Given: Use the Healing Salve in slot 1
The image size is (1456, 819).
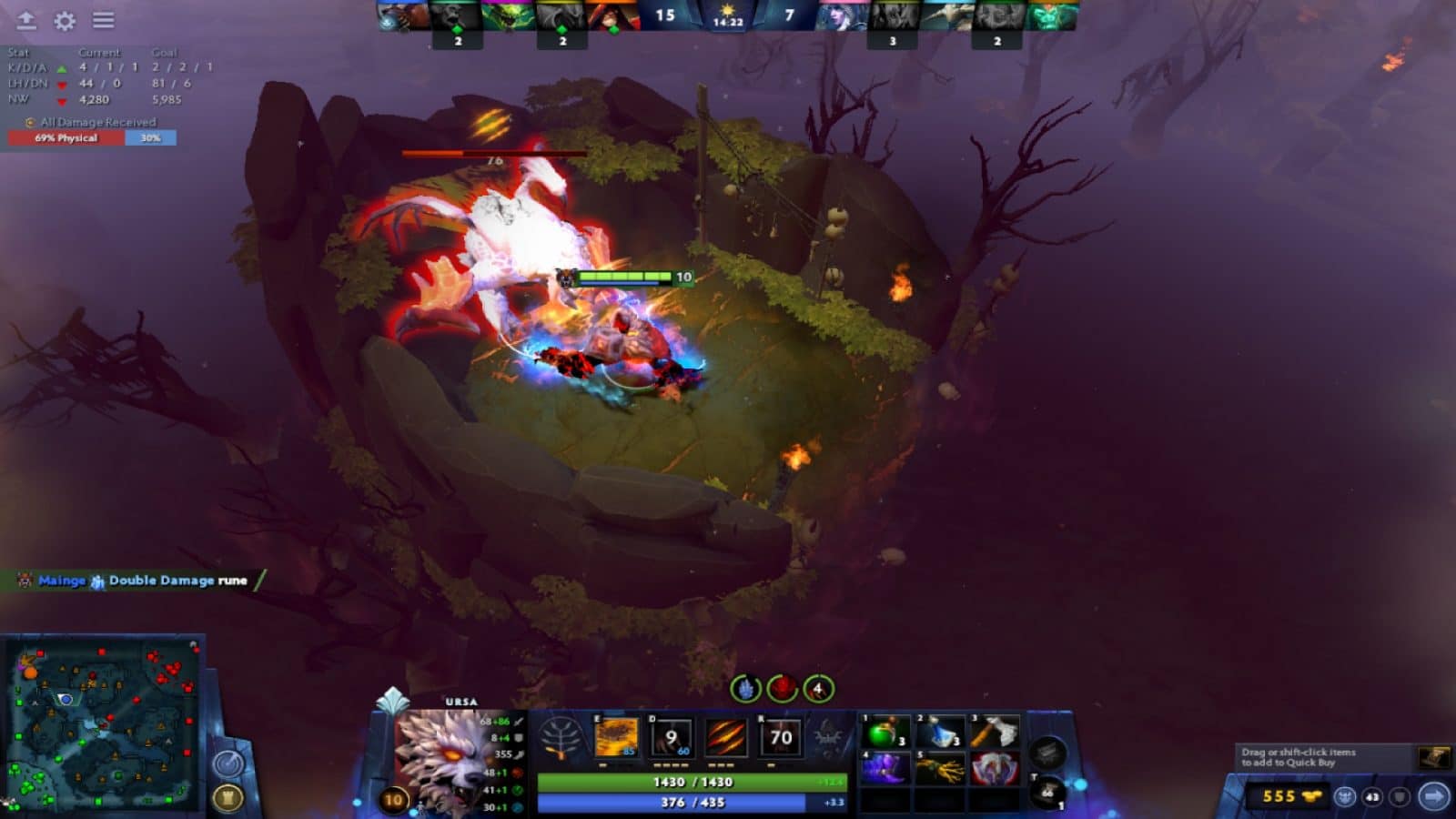Looking at the screenshot, I should click(x=881, y=733).
